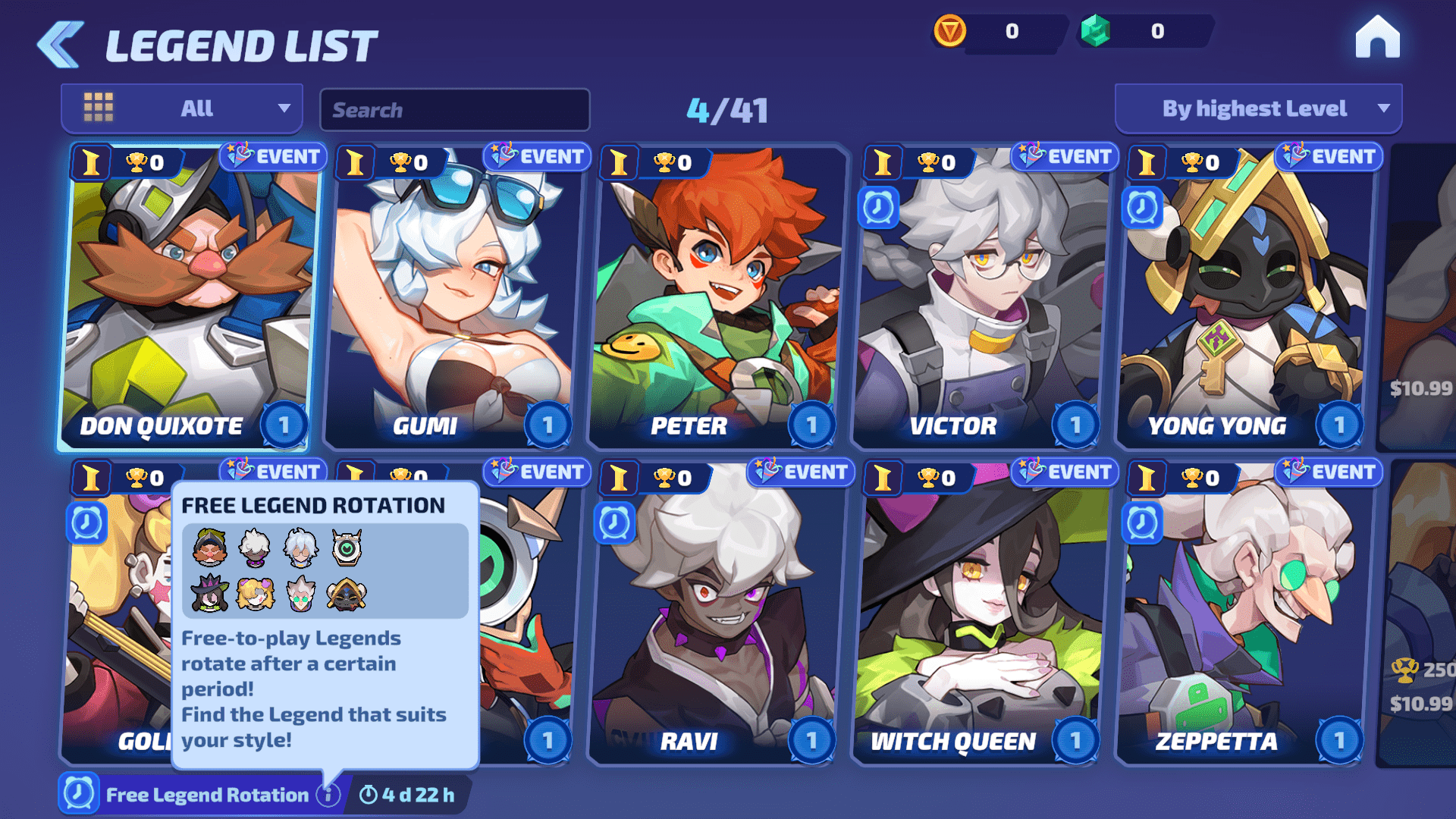Open the By highest Level sort dropdown
Viewport: 1456px width, 819px height.
(x=1257, y=108)
